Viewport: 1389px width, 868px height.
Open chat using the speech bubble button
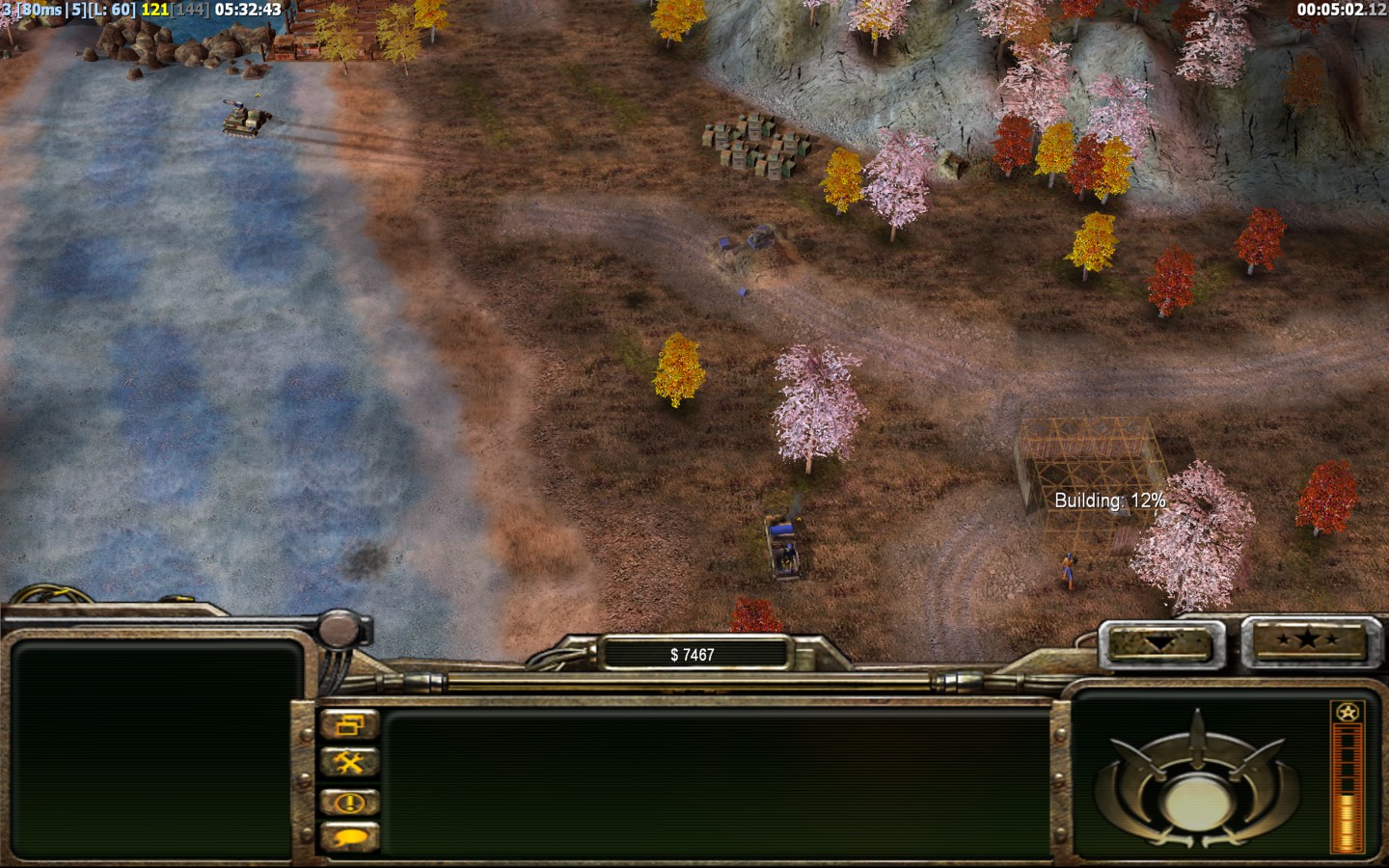349,837
